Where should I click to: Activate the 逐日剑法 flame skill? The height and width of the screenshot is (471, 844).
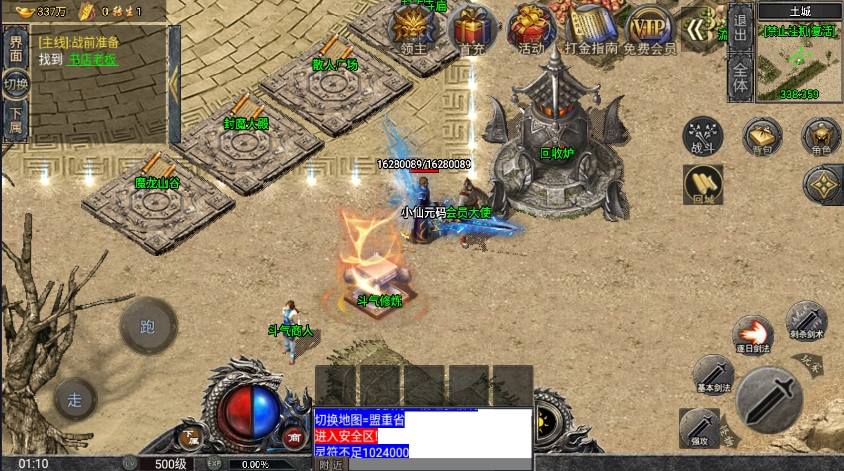pos(751,334)
